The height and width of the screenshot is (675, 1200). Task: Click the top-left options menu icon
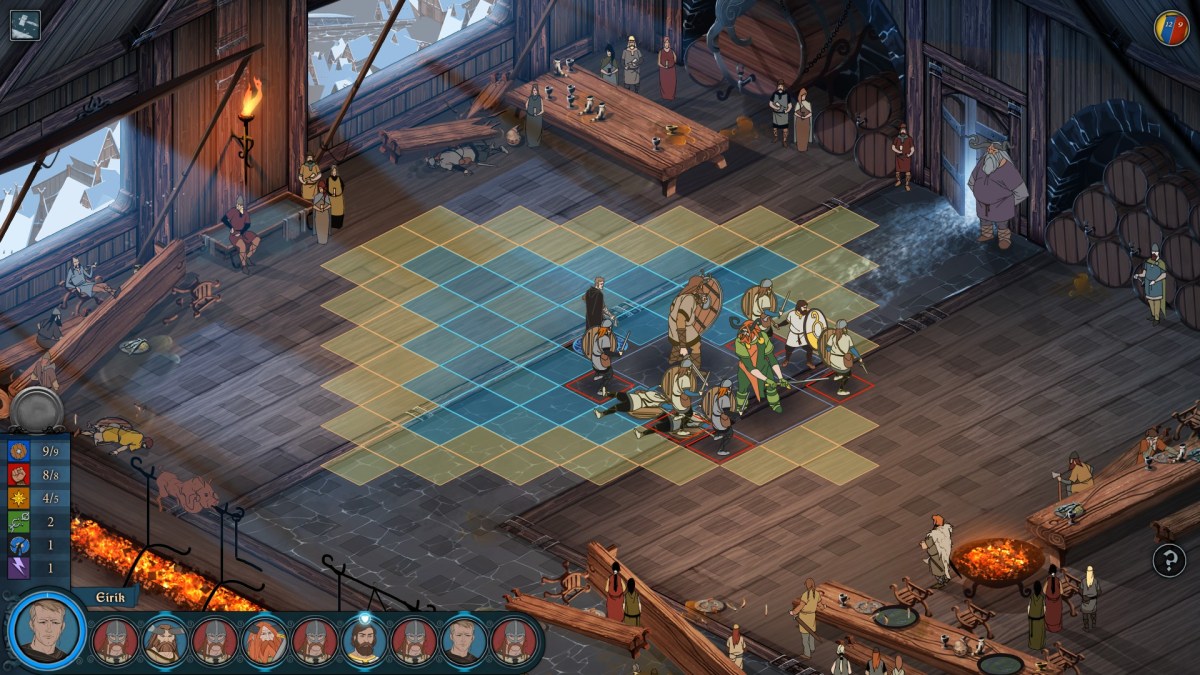coord(25,24)
